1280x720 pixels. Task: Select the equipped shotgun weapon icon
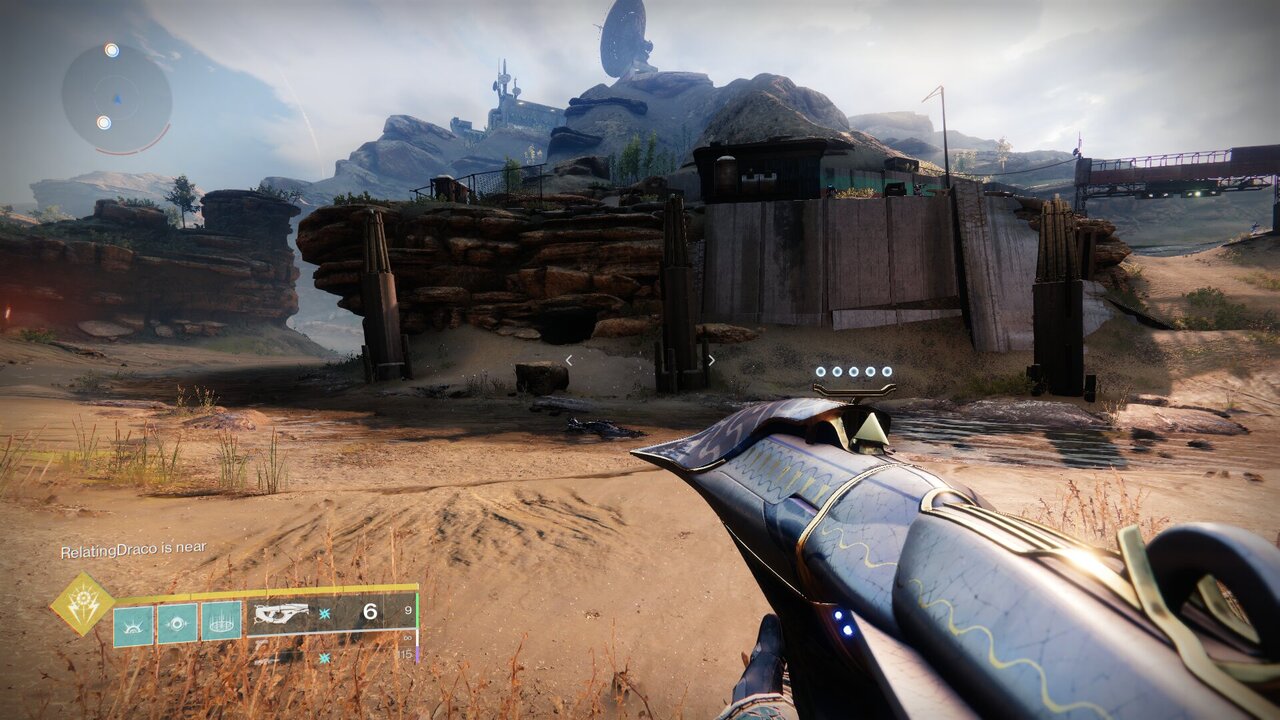(281, 614)
